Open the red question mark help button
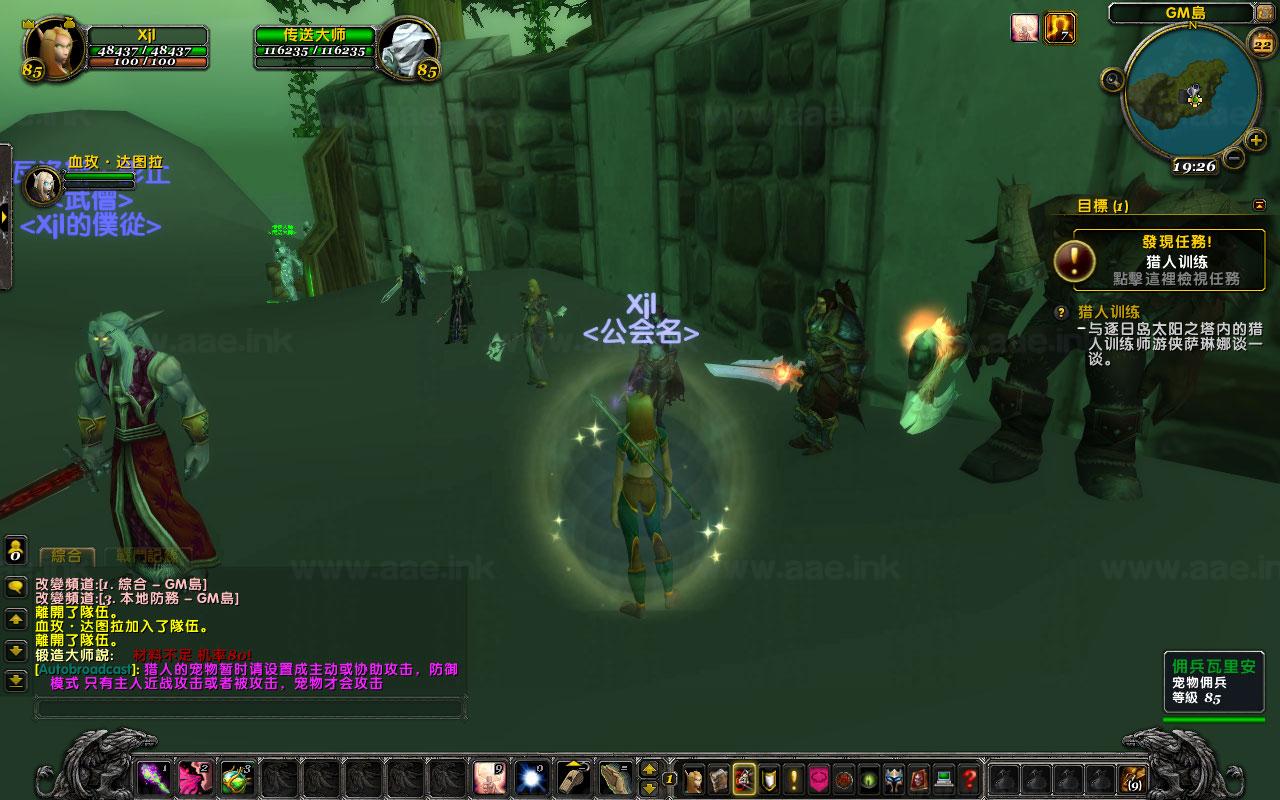The height and width of the screenshot is (800, 1280). point(969,778)
